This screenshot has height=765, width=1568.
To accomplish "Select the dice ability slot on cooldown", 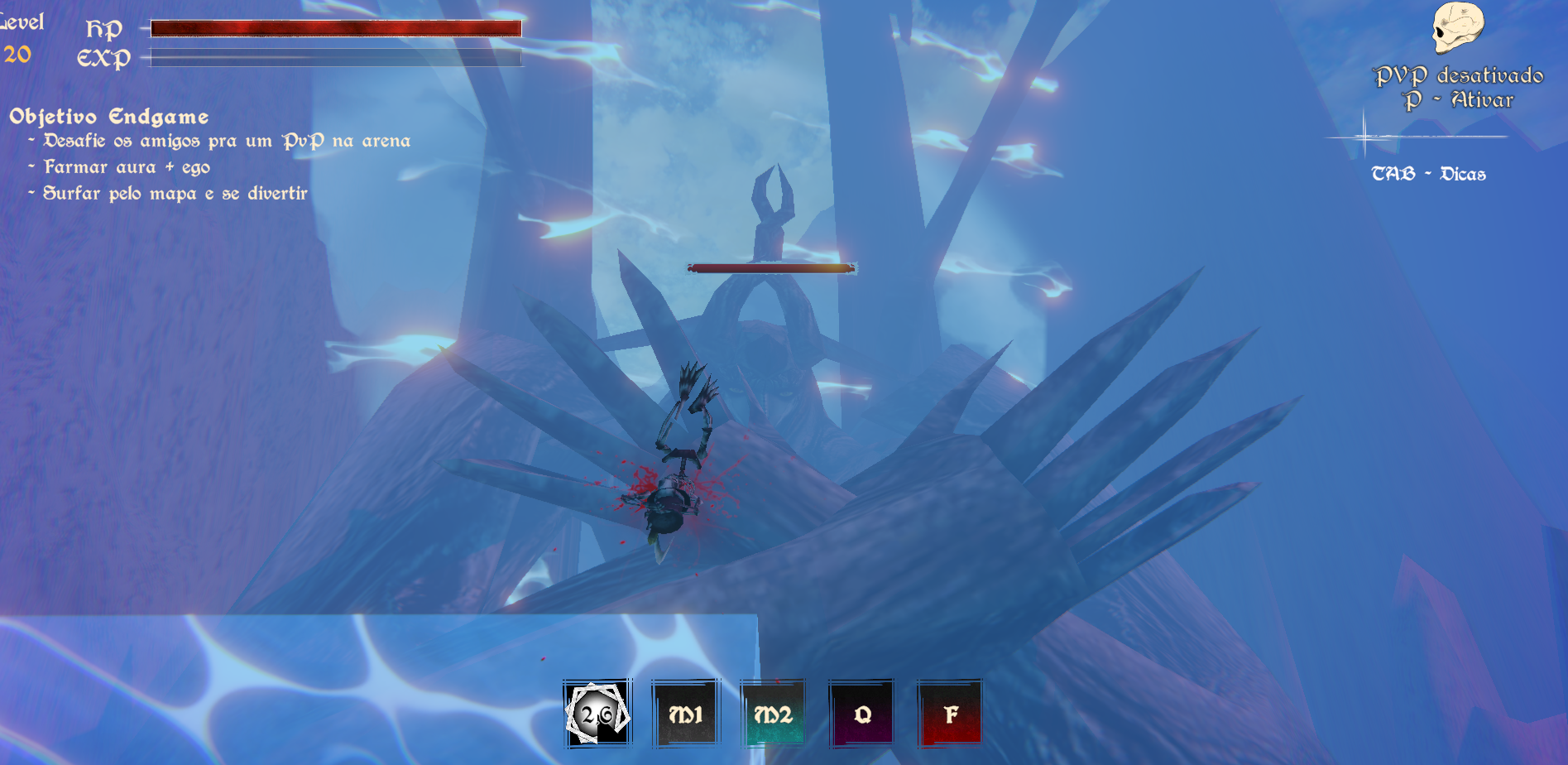I will point(597,714).
